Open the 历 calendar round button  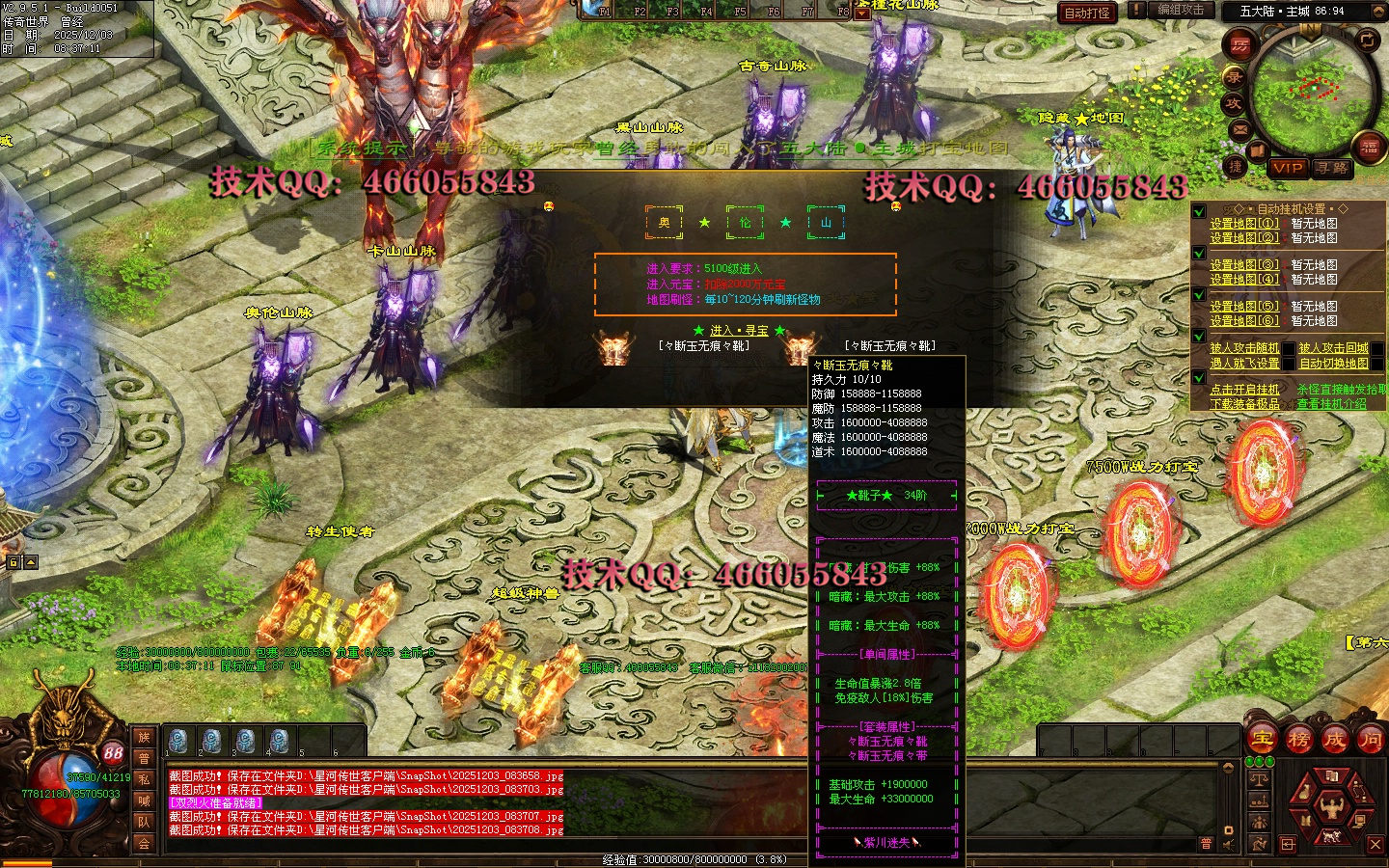pos(1239,44)
